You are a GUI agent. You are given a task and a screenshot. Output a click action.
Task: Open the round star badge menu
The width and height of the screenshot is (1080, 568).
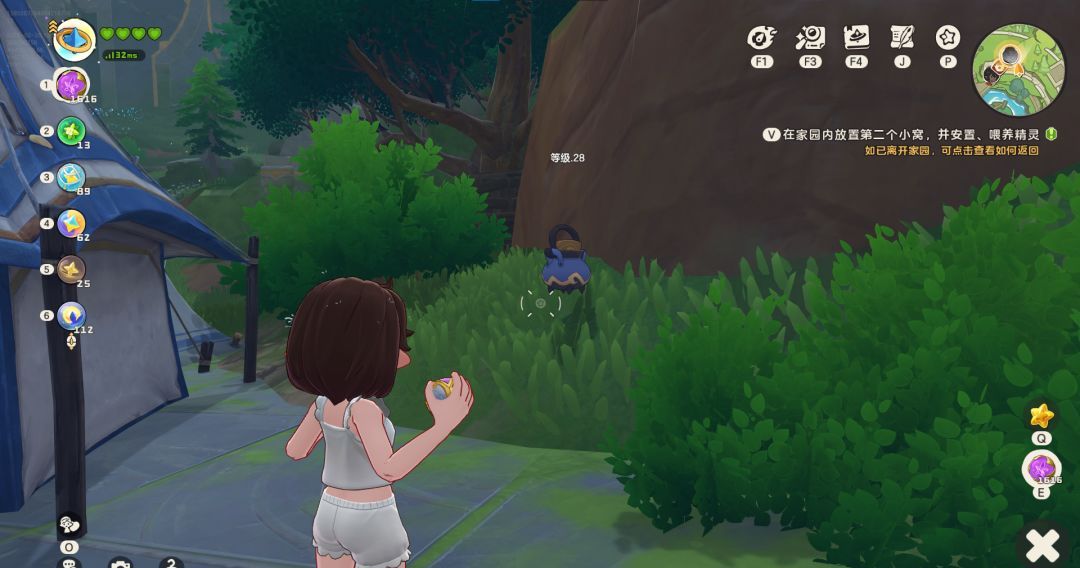[x=948, y=38]
